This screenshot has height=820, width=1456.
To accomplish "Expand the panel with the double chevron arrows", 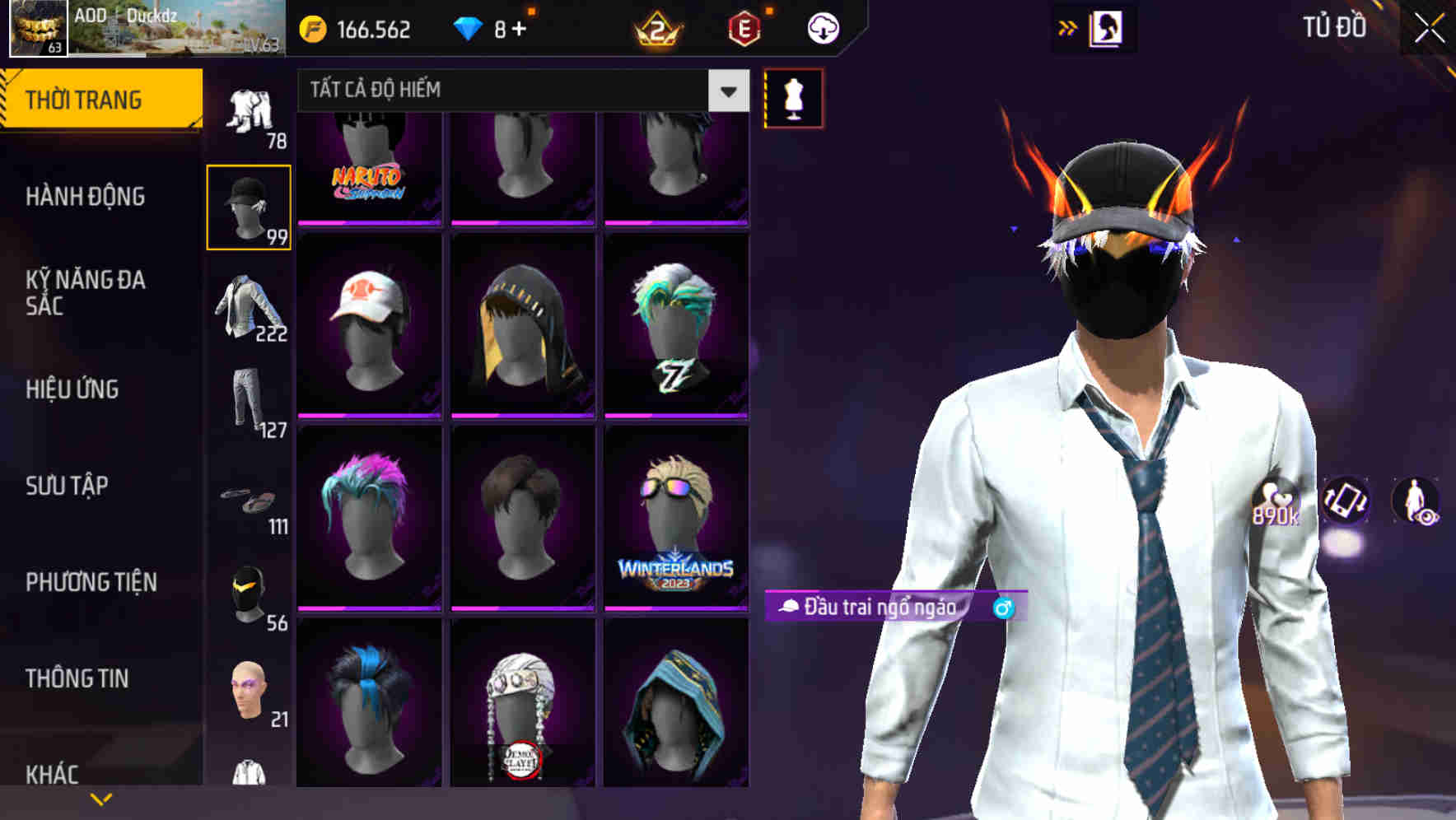I will [x=1066, y=27].
